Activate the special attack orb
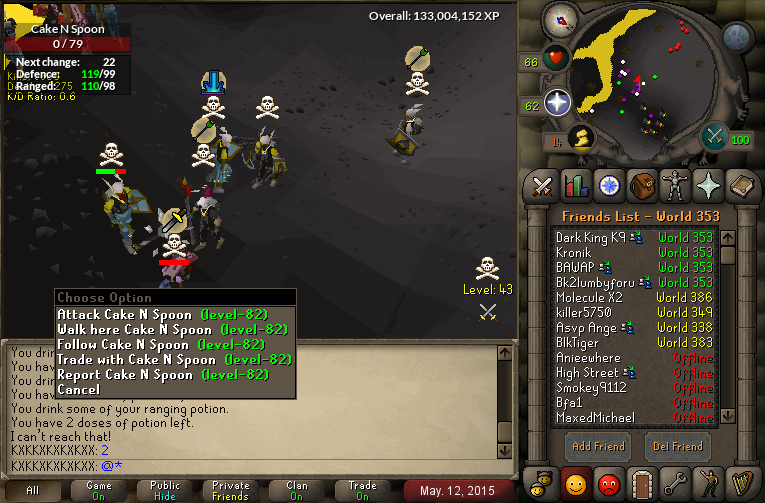Viewport: 765px width, 503px height. tap(716, 137)
